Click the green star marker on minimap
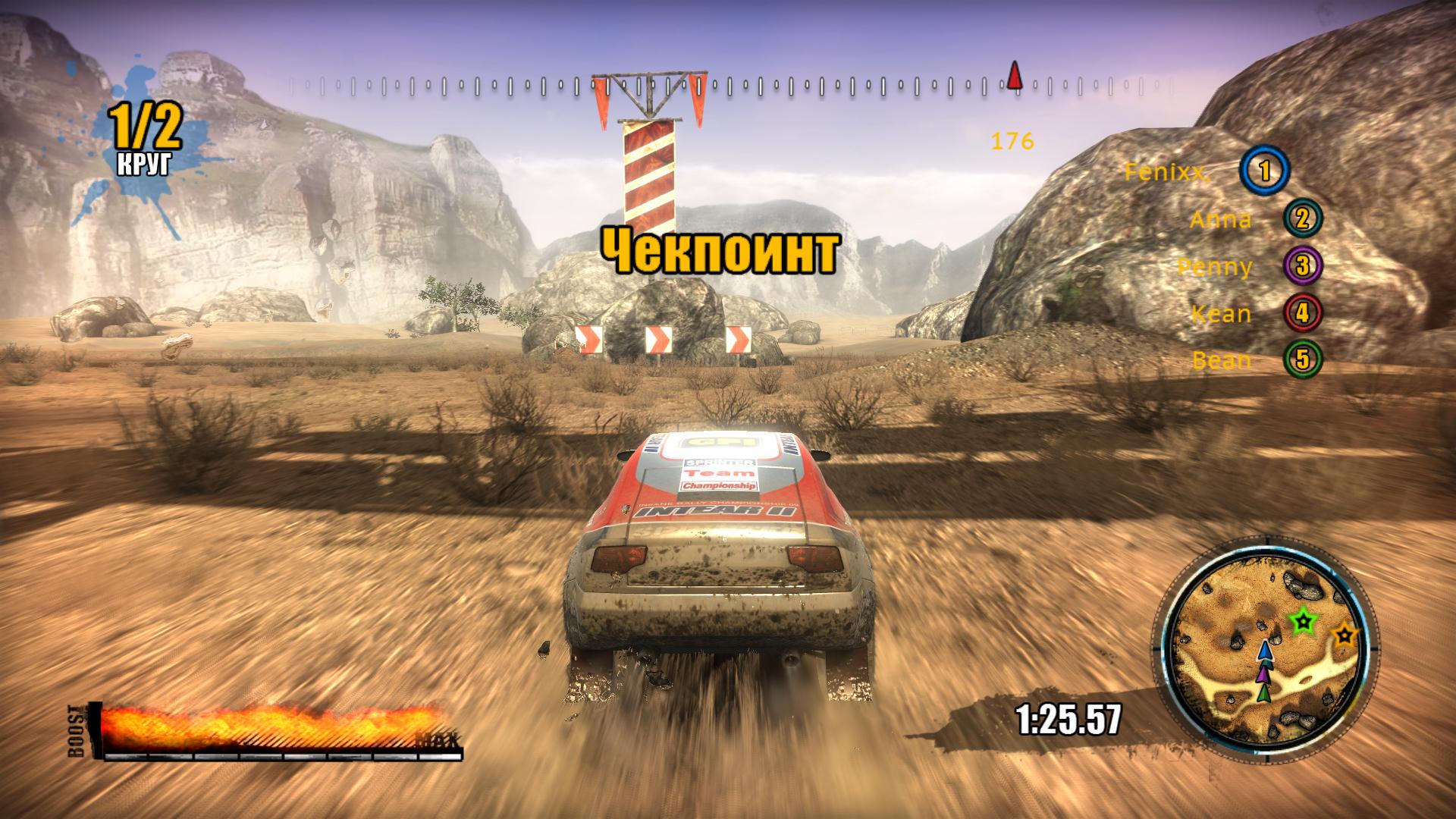This screenshot has width=1456, height=819. click(x=1303, y=622)
